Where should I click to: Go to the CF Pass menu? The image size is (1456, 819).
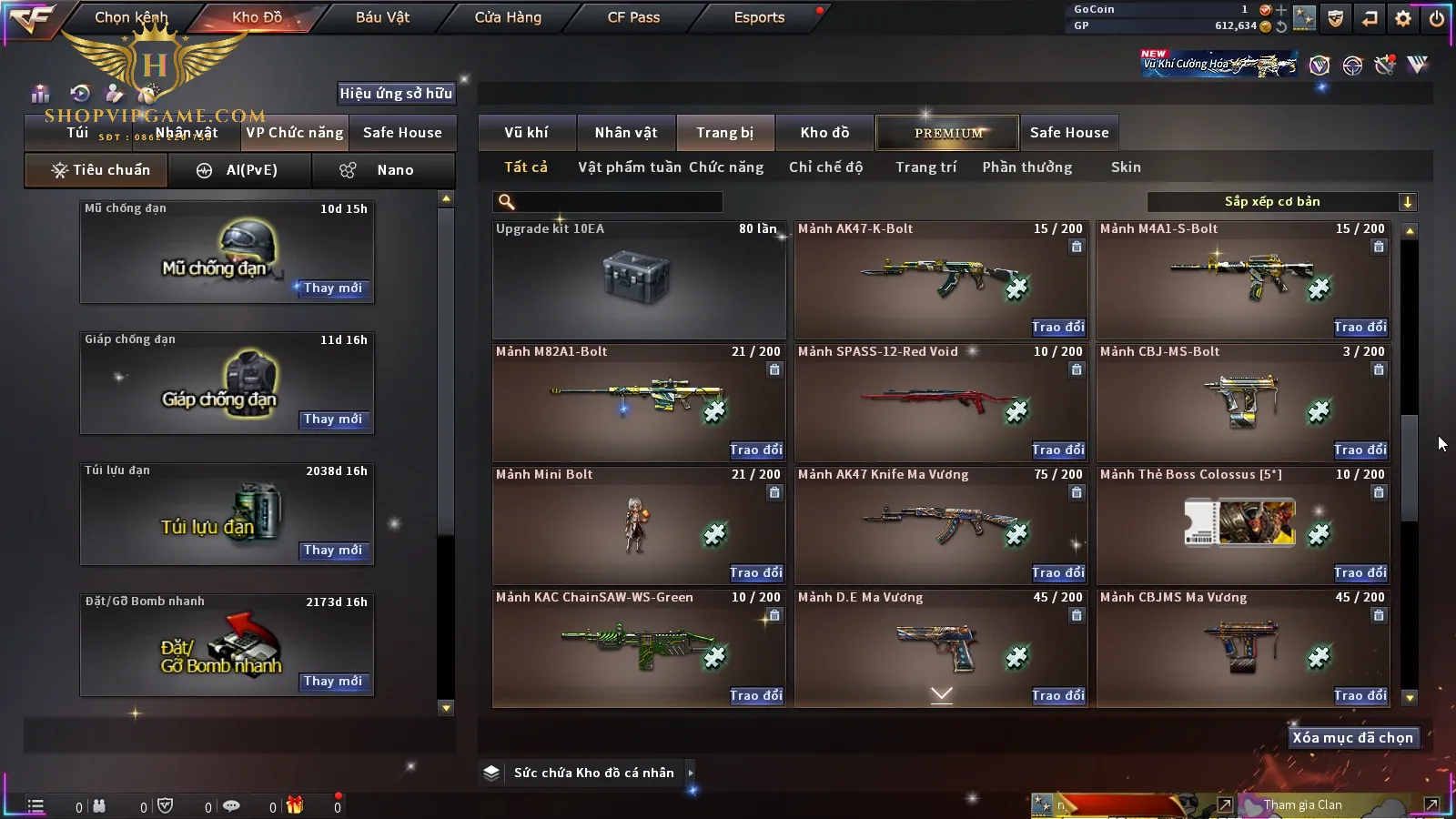pyautogui.click(x=633, y=17)
